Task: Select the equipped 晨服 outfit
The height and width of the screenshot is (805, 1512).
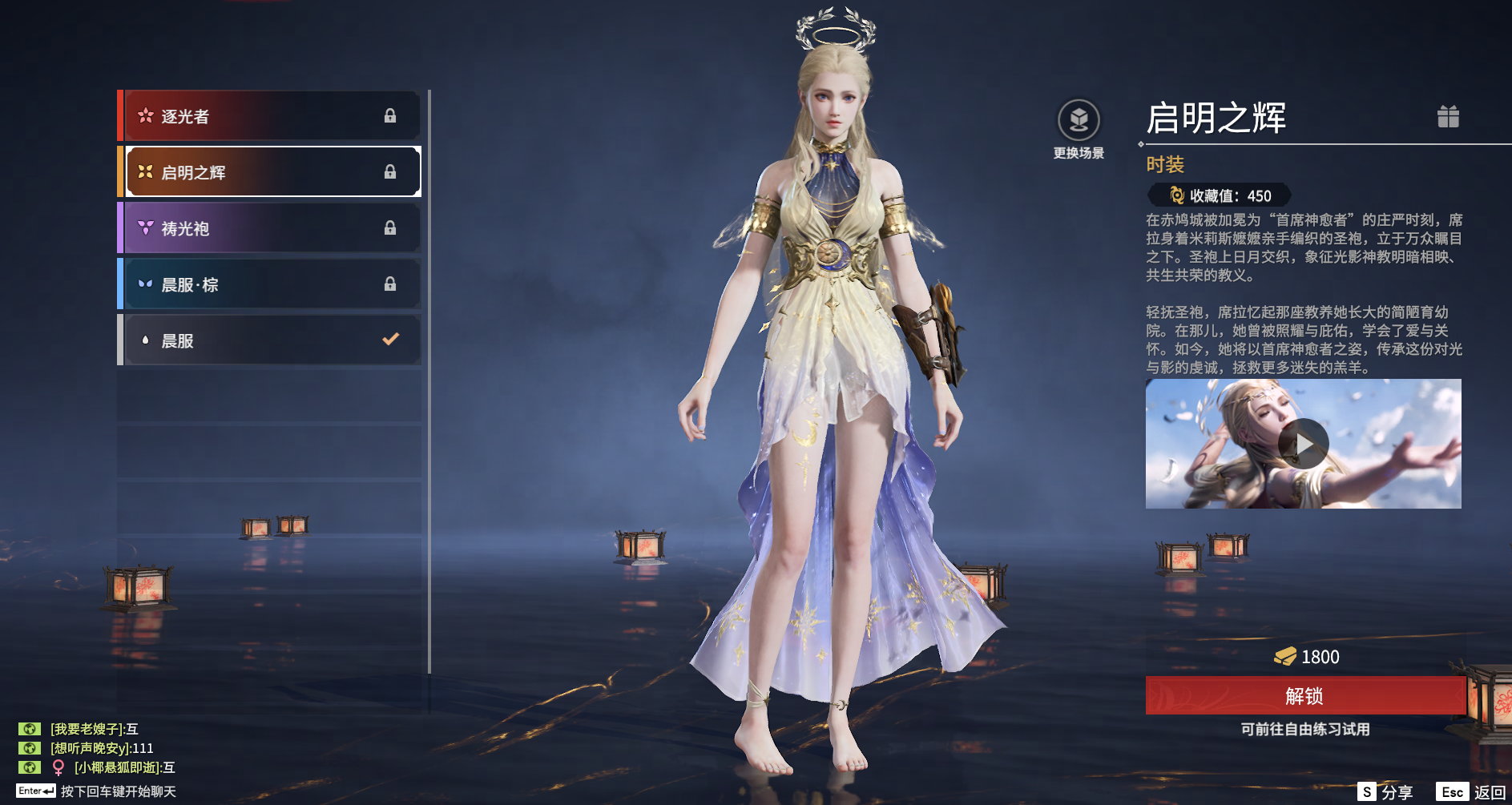Action: (x=271, y=340)
